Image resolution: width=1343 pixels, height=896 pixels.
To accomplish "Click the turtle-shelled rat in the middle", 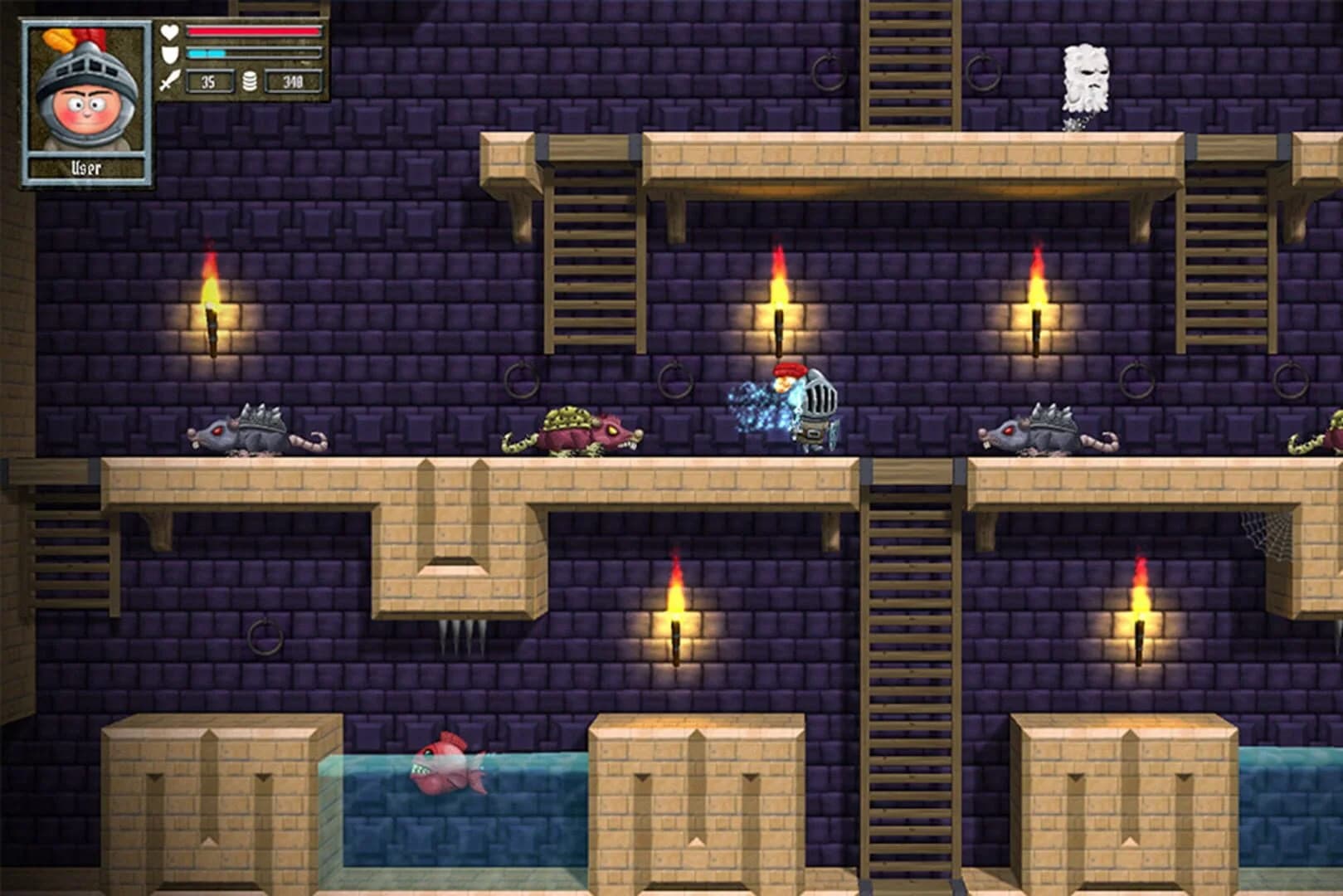I will pos(572,431).
